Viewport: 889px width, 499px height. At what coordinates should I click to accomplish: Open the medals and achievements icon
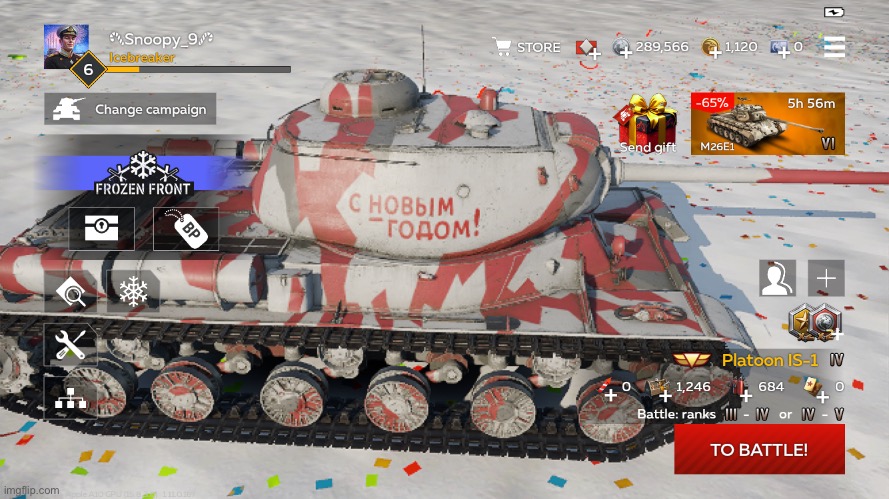[814, 322]
